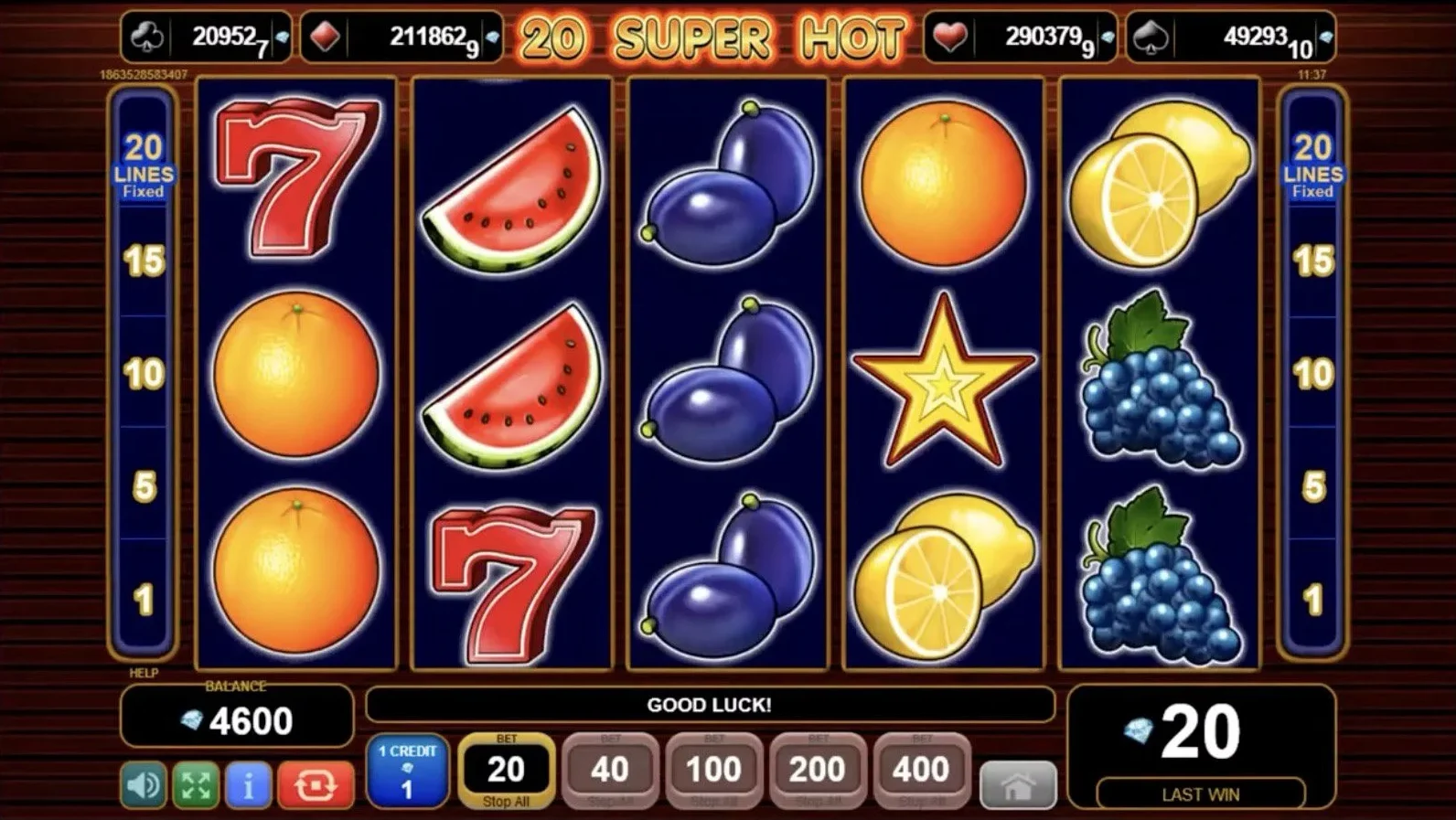Screen dimensions: 1456x820
Task: Activate the red autoplay button
Action: 315,784
